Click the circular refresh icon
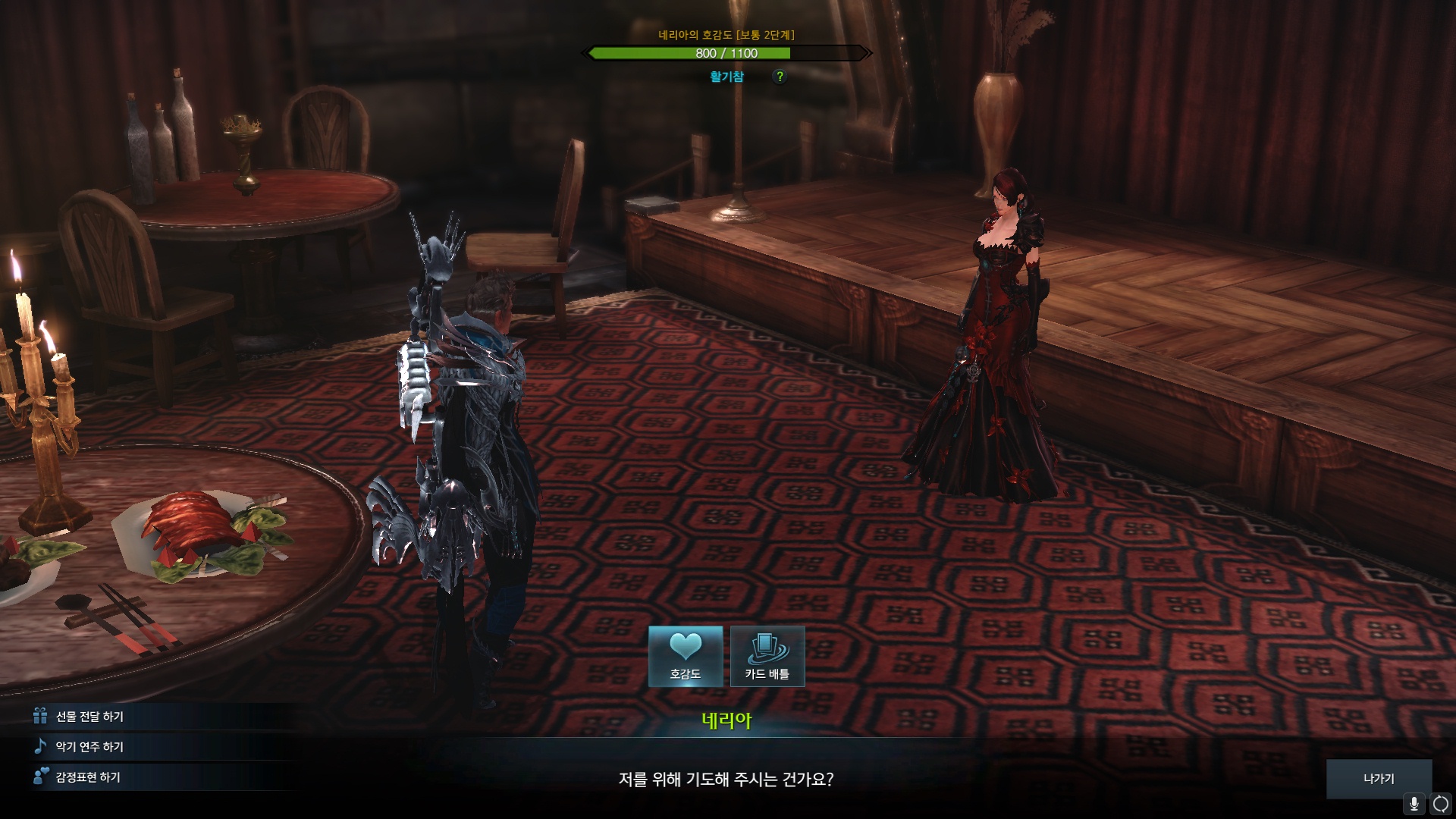The width and height of the screenshot is (1456, 819). (x=1441, y=804)
